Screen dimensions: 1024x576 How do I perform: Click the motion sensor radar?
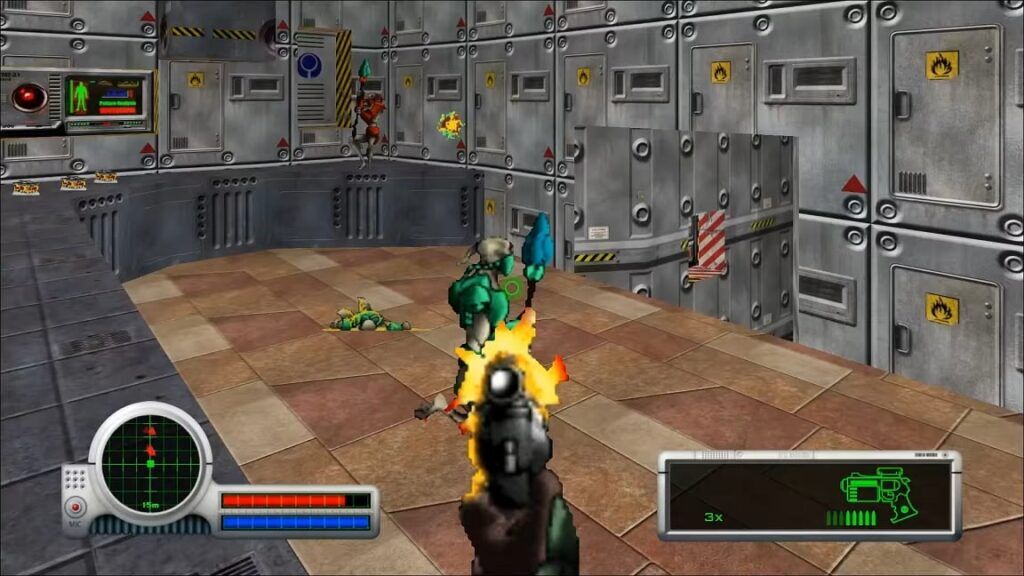(x=150, y=462)
